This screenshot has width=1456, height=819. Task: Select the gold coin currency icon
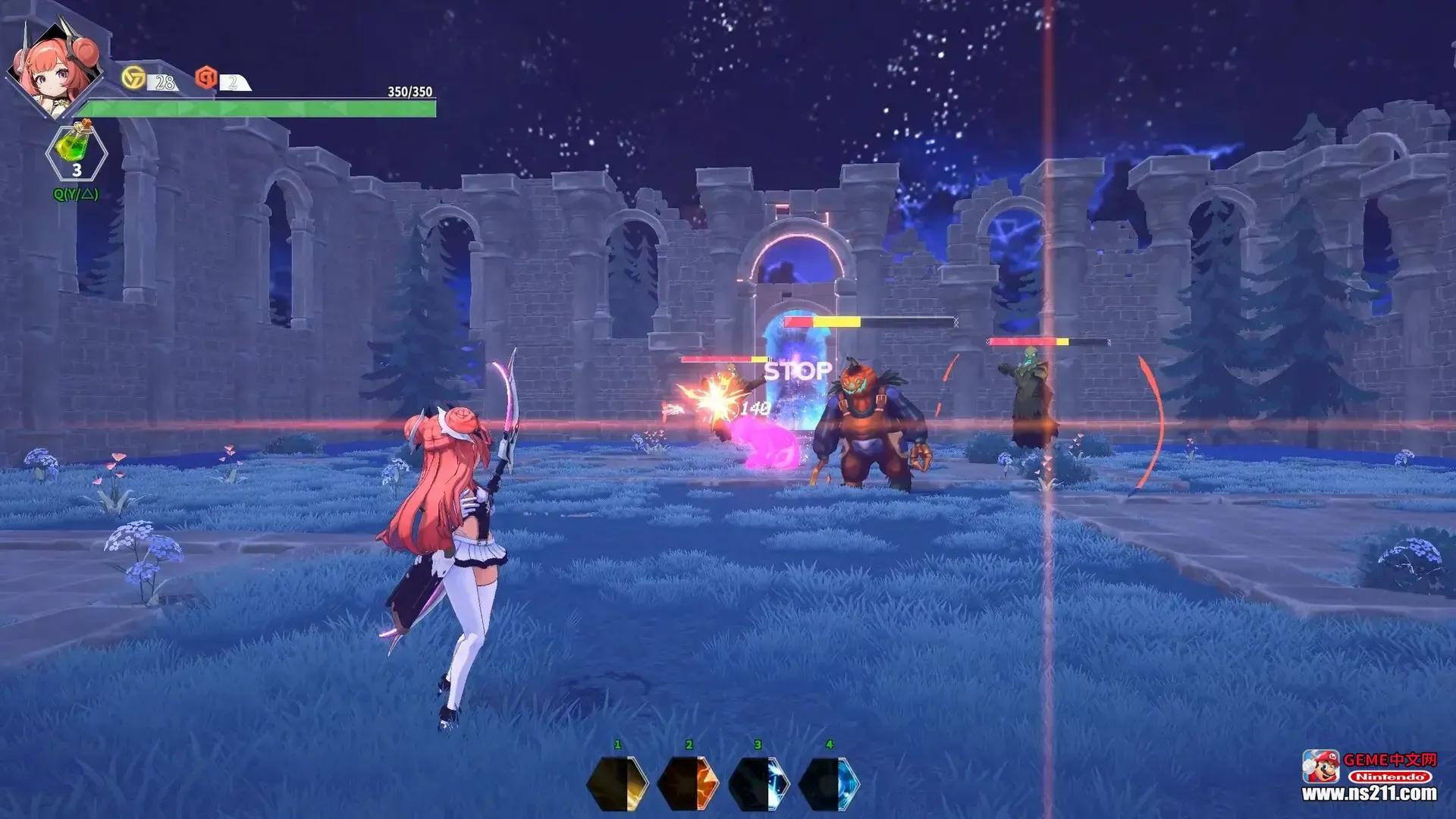(x=133, y=77)
